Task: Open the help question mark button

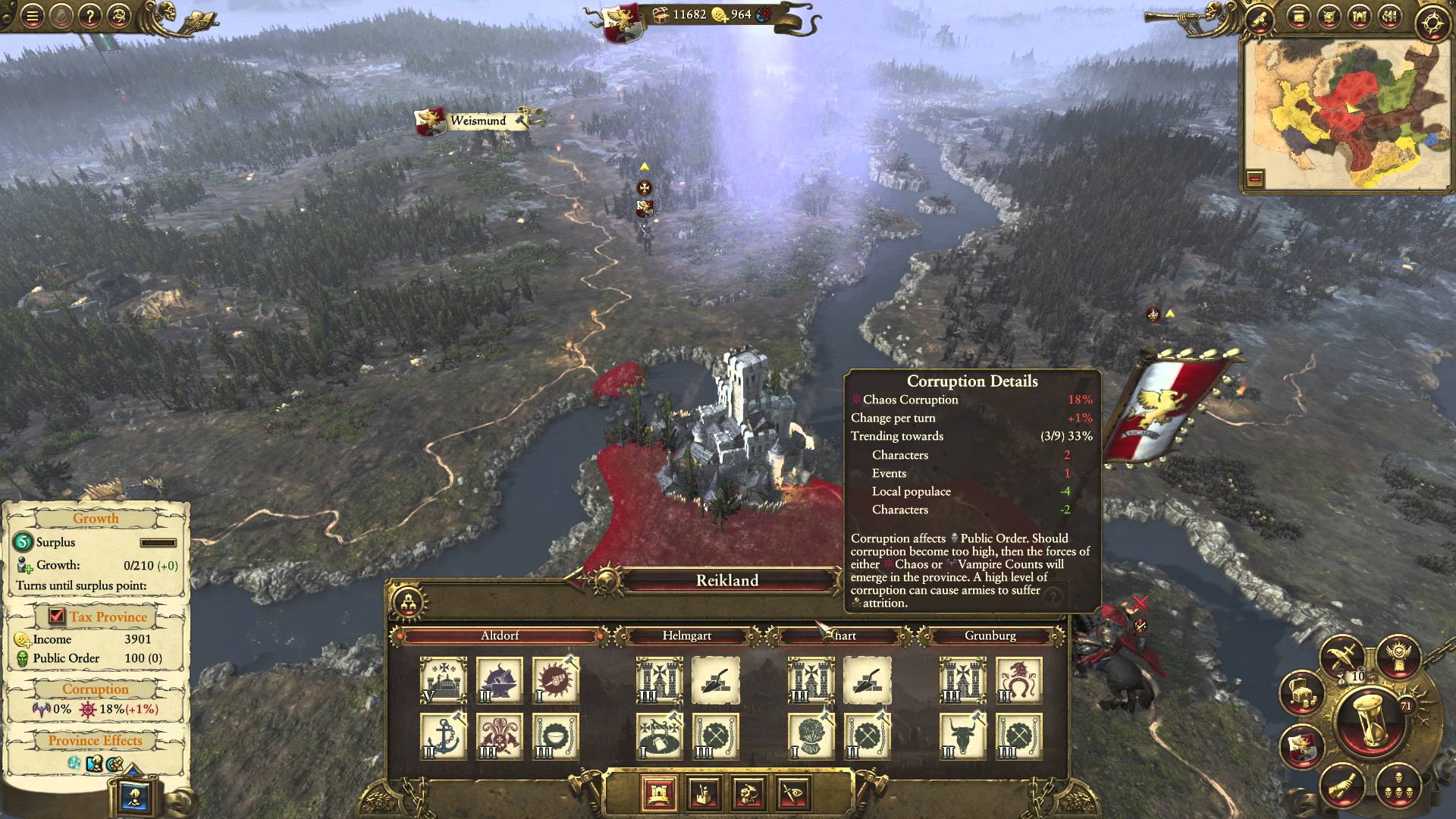Action: pyautogui.click(x=89, y=16)
